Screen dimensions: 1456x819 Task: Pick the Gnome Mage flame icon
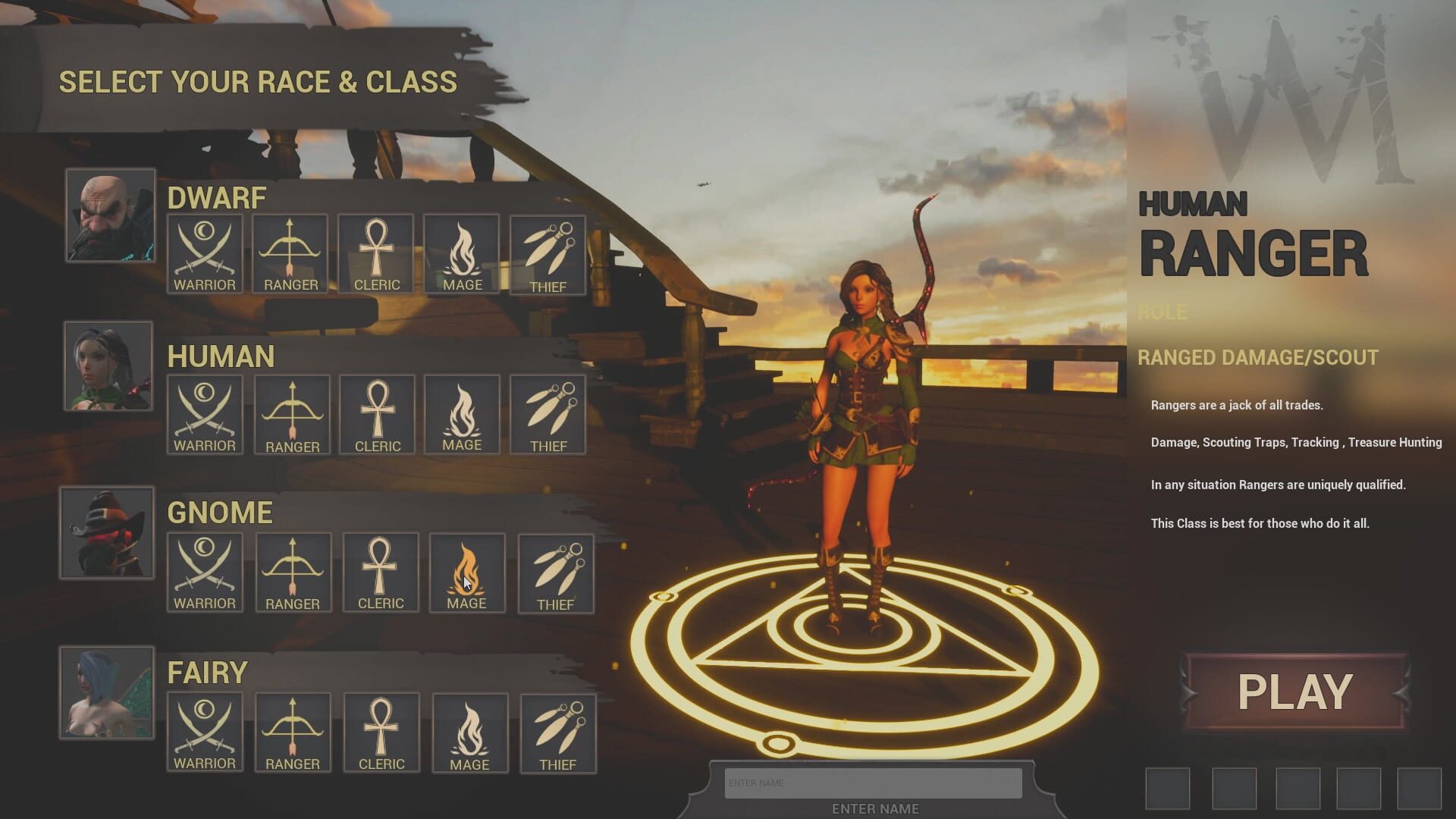tap(467, 573)
